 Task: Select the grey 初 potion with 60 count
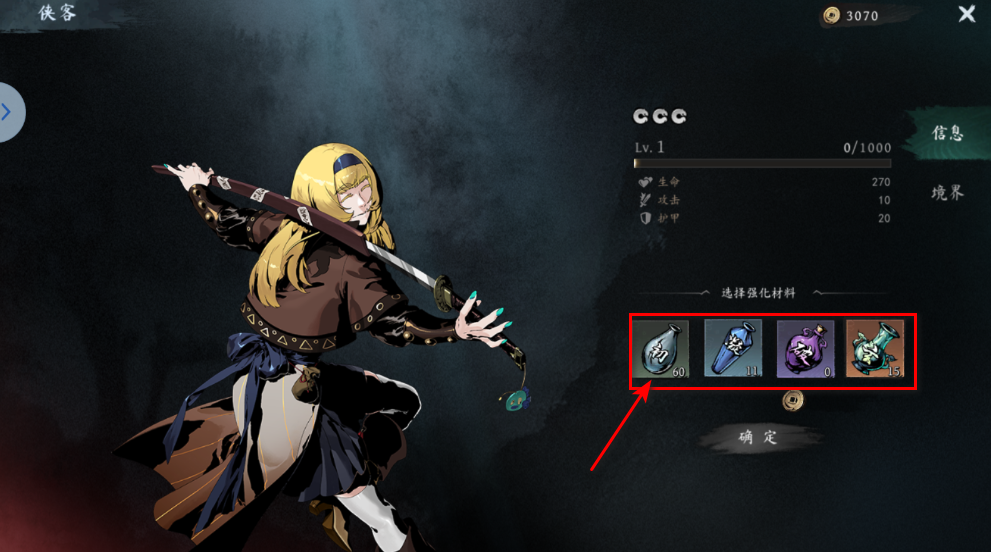point(661,349)
